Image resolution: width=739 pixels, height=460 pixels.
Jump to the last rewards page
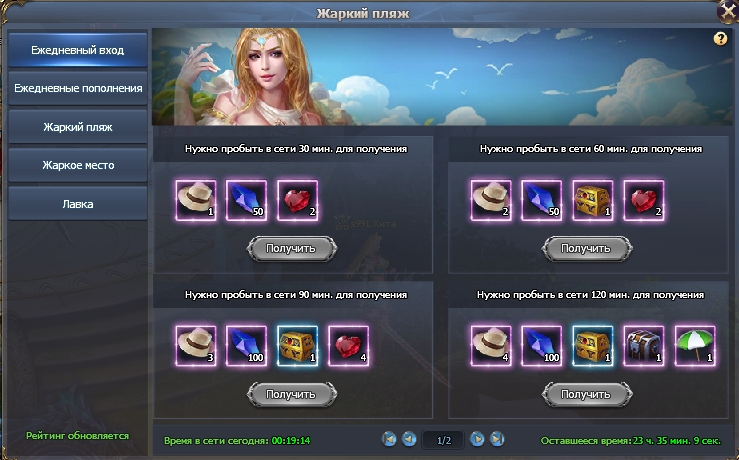click(497, 439)
